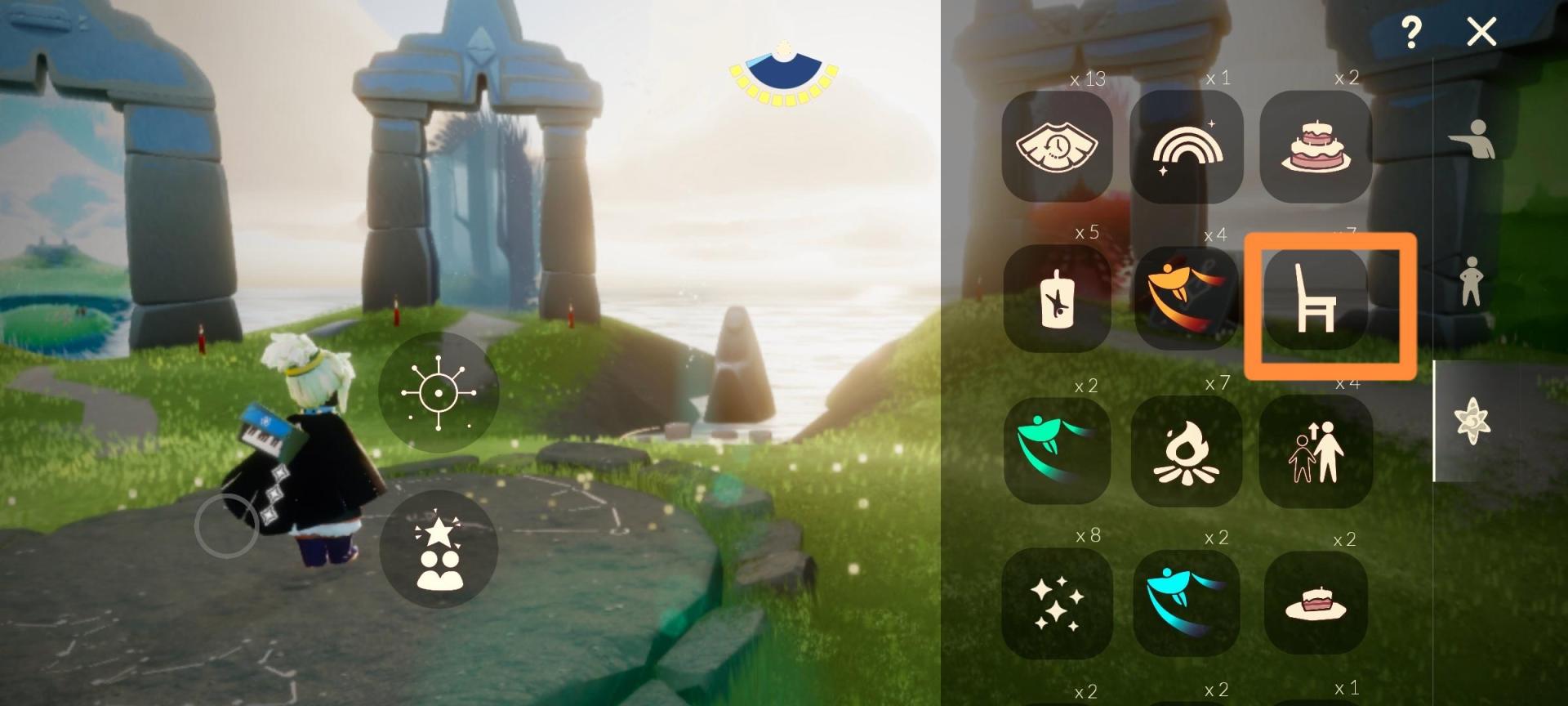1568x706 pixels.
Task: Open the standing stance tab
Action: pyautogui.click(x=1472, y=281)
